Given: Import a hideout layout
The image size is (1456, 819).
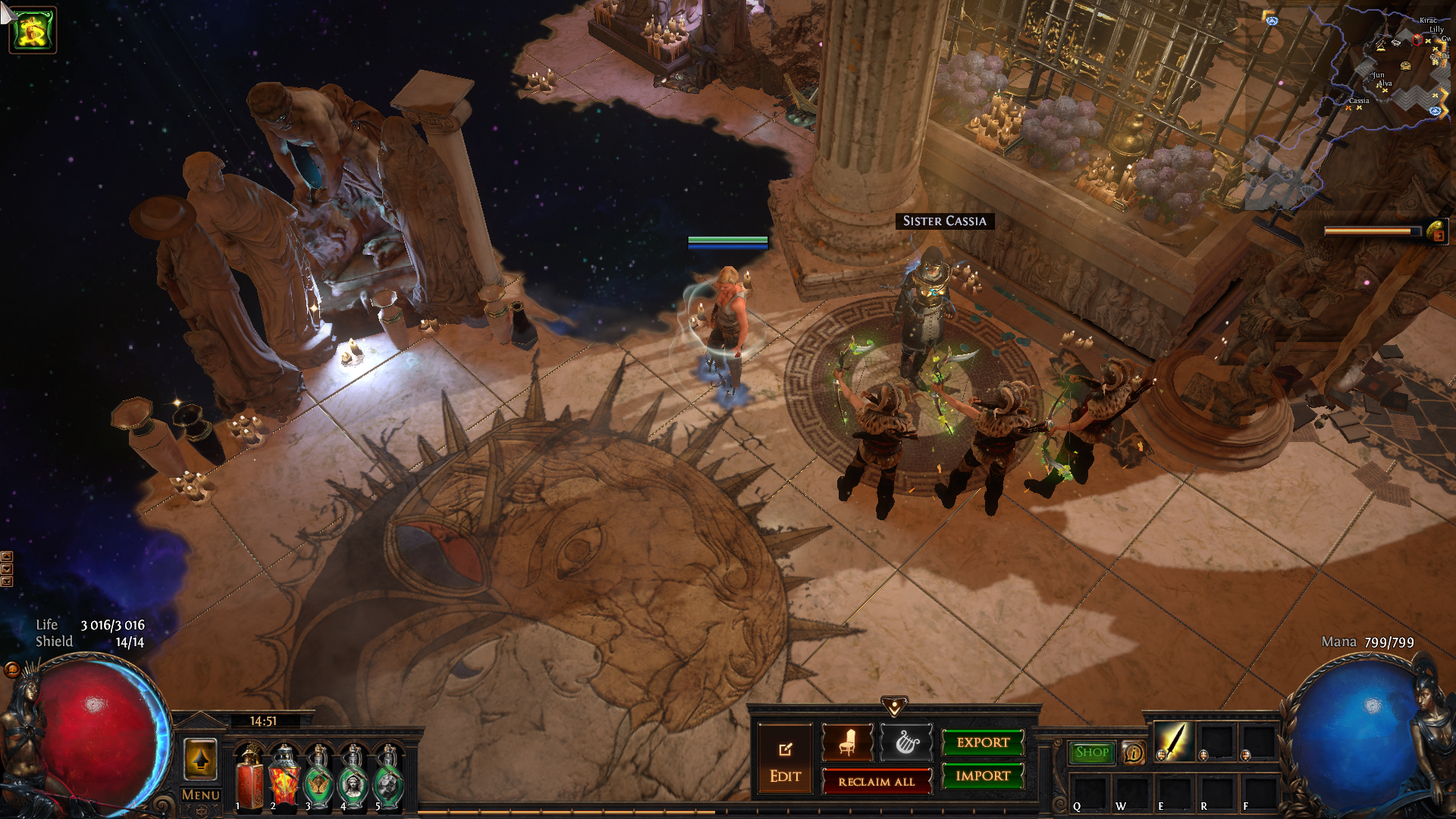Looking at the screenshot, I should pyautogui.click(x=983, y=776).
